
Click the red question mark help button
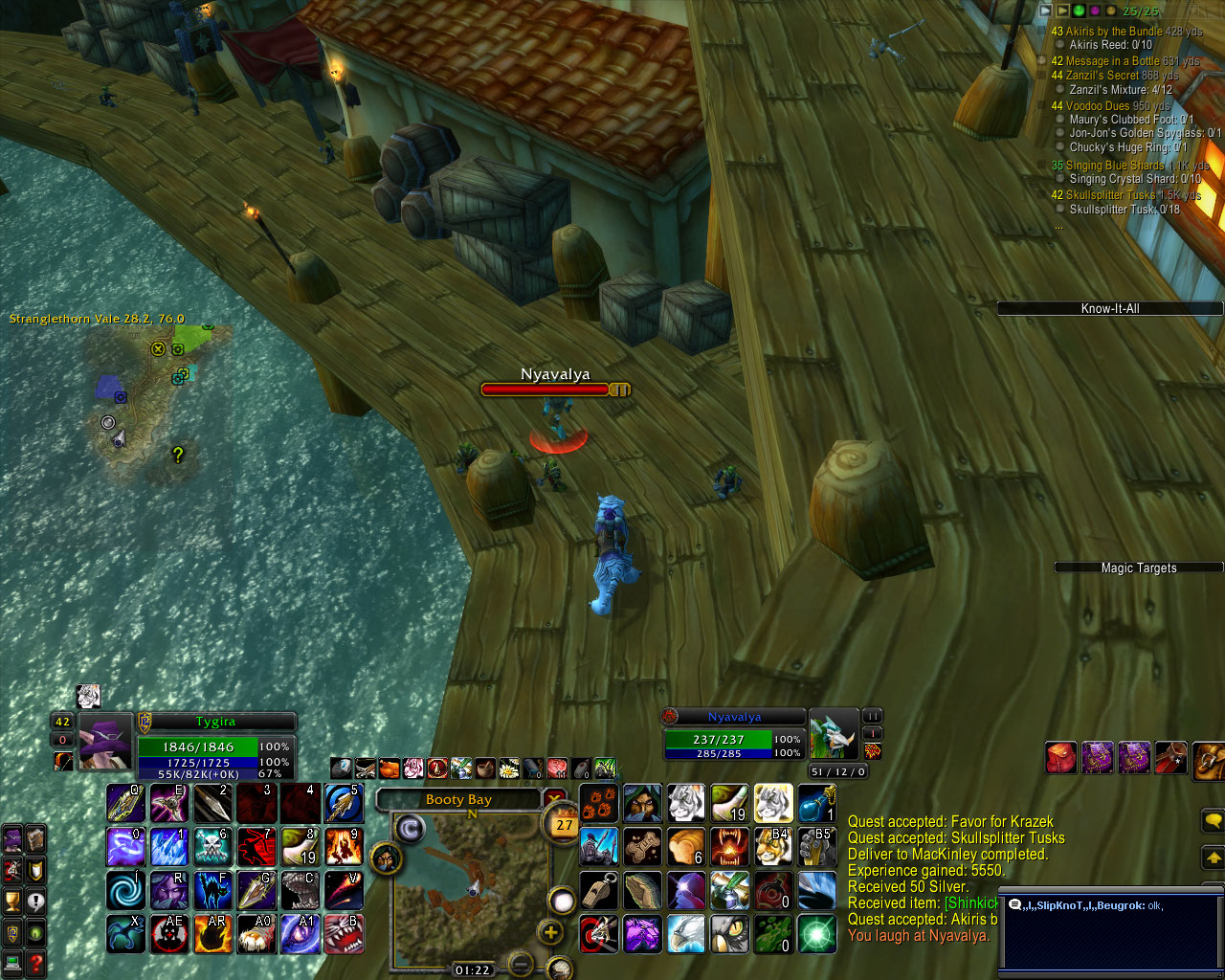35,963
